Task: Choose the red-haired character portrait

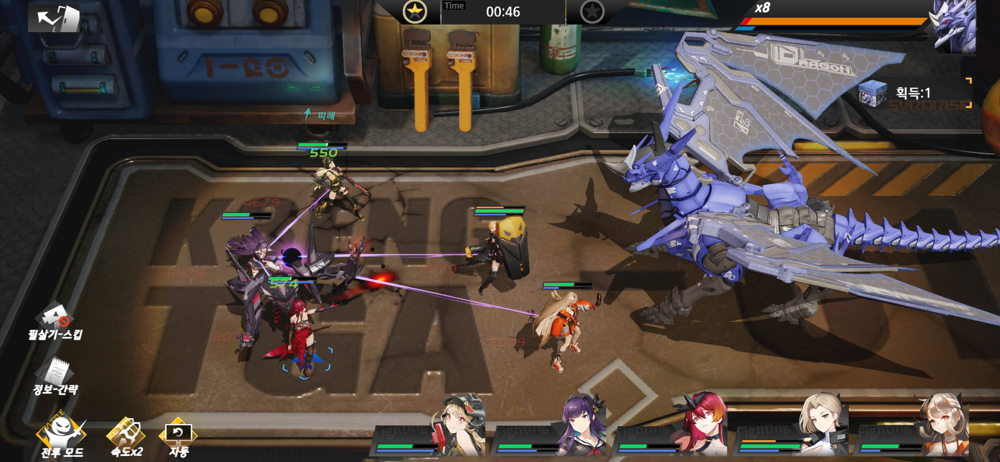Action: coord(702,424)
